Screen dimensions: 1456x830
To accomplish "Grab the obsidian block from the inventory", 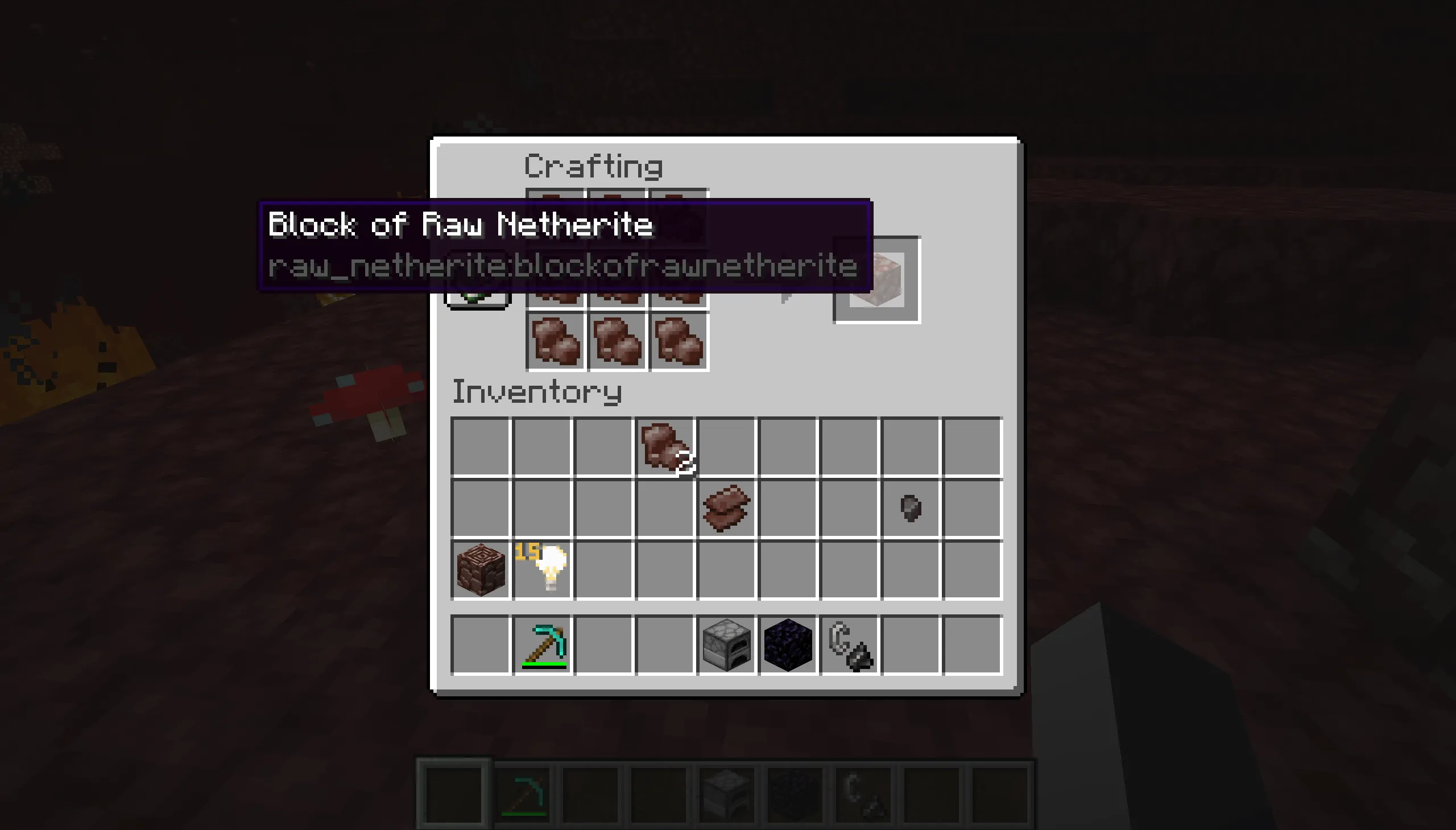I will pyautogui.click(x=788, y=644).
